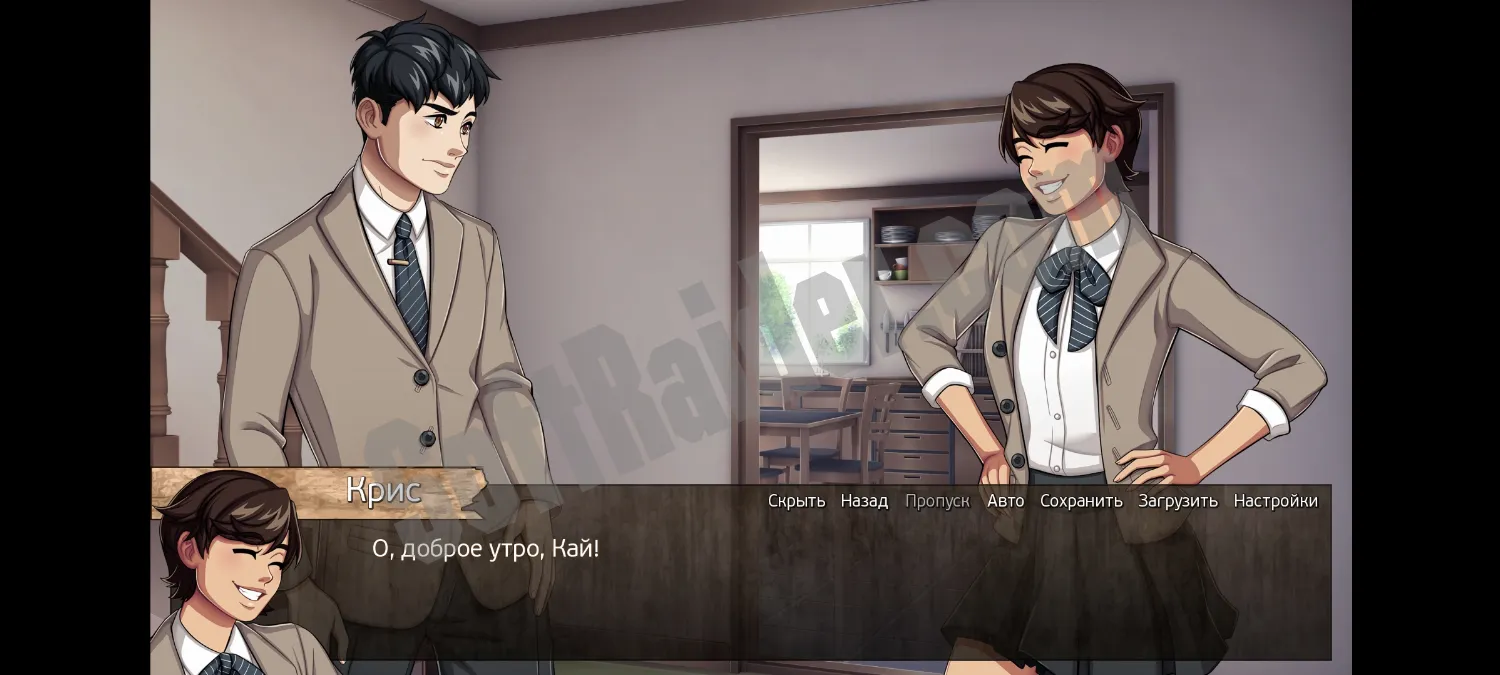The image size is (1500, 675).
Task: Open Настройки settings
Action: pos(1275,501)
